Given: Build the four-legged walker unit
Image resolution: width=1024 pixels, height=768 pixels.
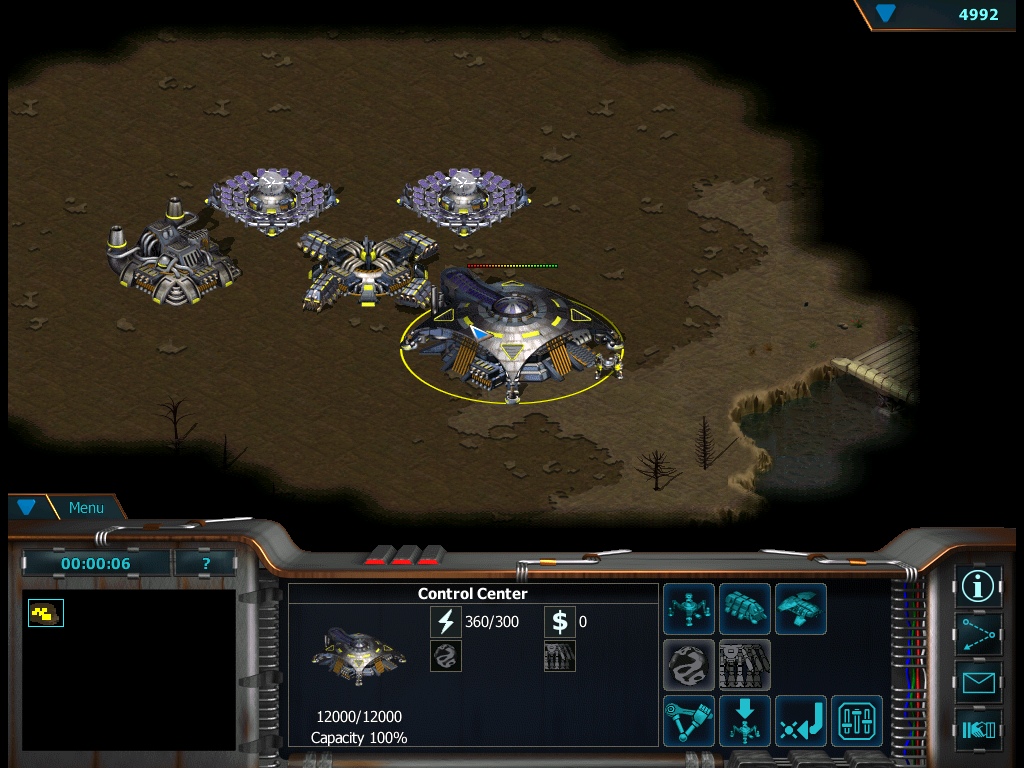Looking at the screenshot, I should pyautogui.click(x=689, y=609).
